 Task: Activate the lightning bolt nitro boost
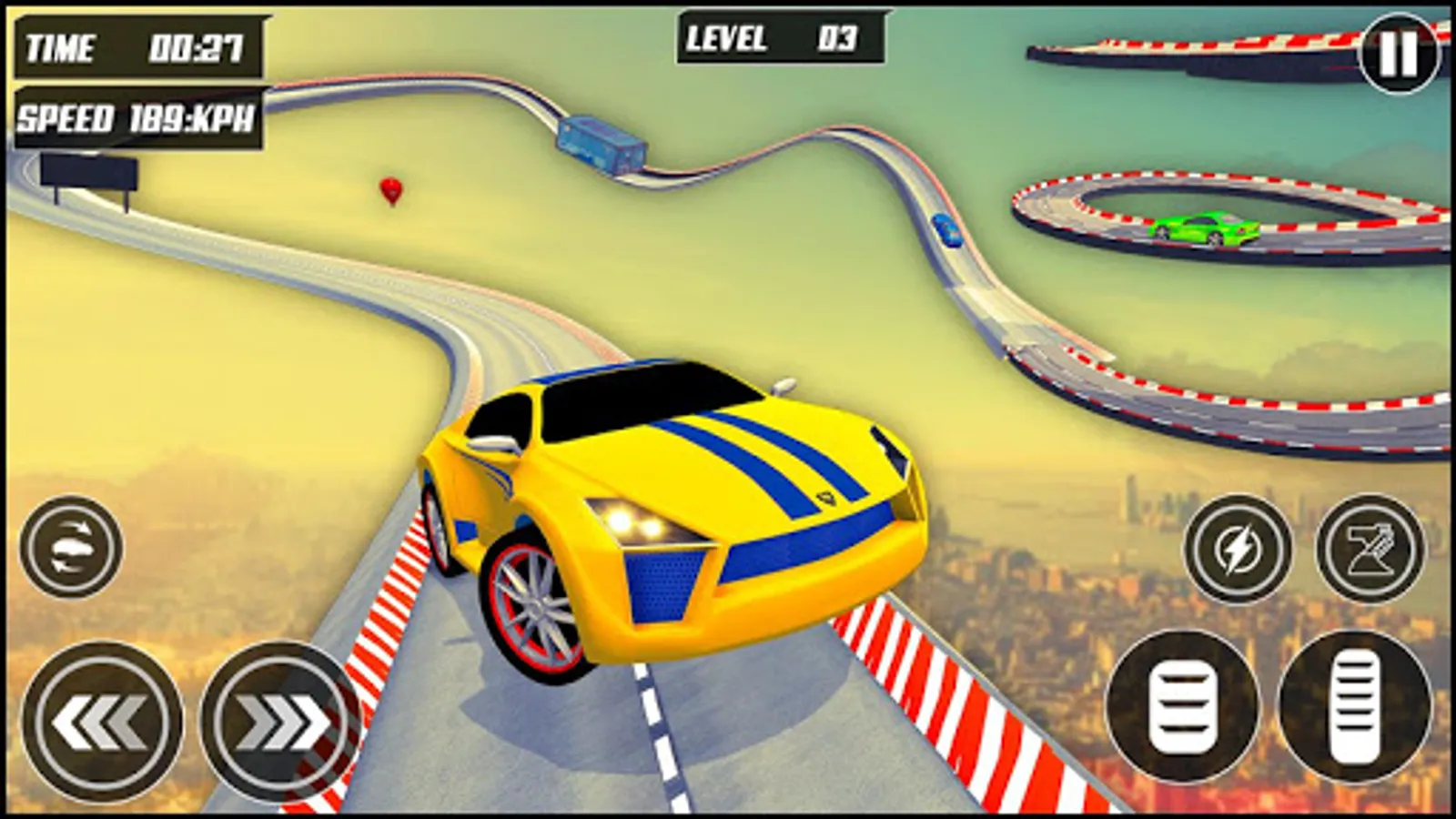click(1237, 549)
